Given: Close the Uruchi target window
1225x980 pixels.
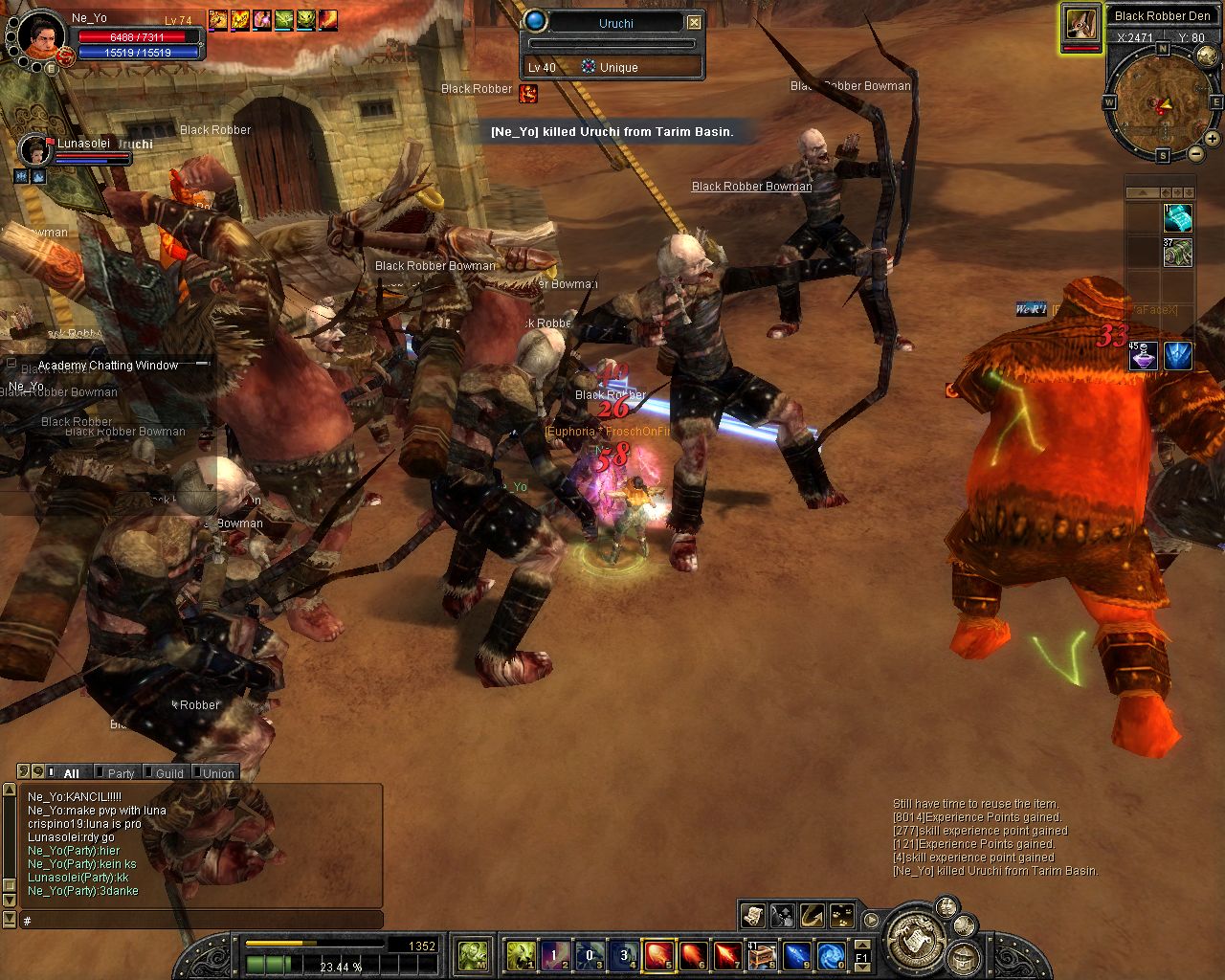Looking at the screenshot, I should pyautogui.click(x=695, y=22).
